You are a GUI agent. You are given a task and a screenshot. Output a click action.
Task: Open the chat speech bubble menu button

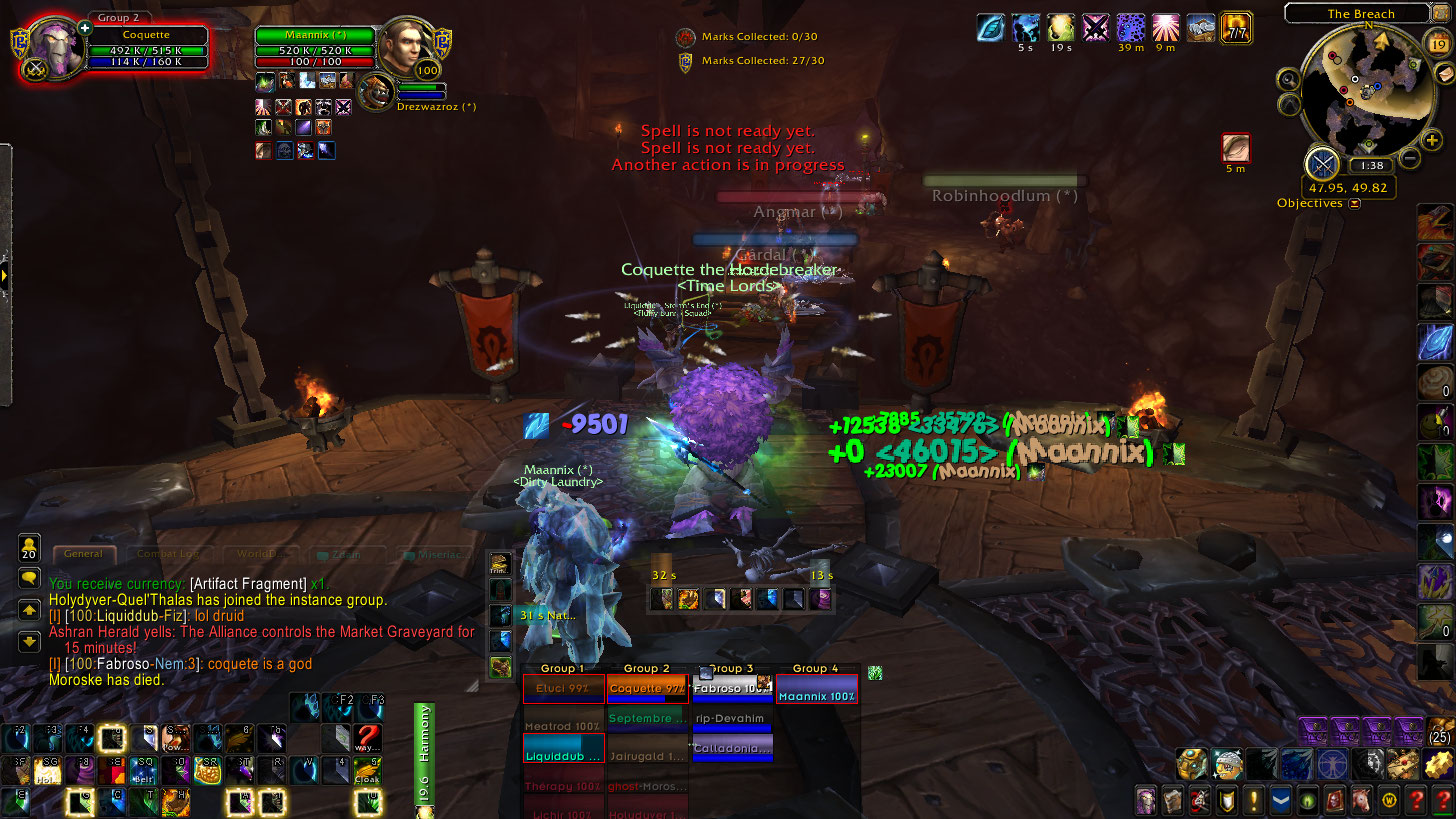pos(29,577)
